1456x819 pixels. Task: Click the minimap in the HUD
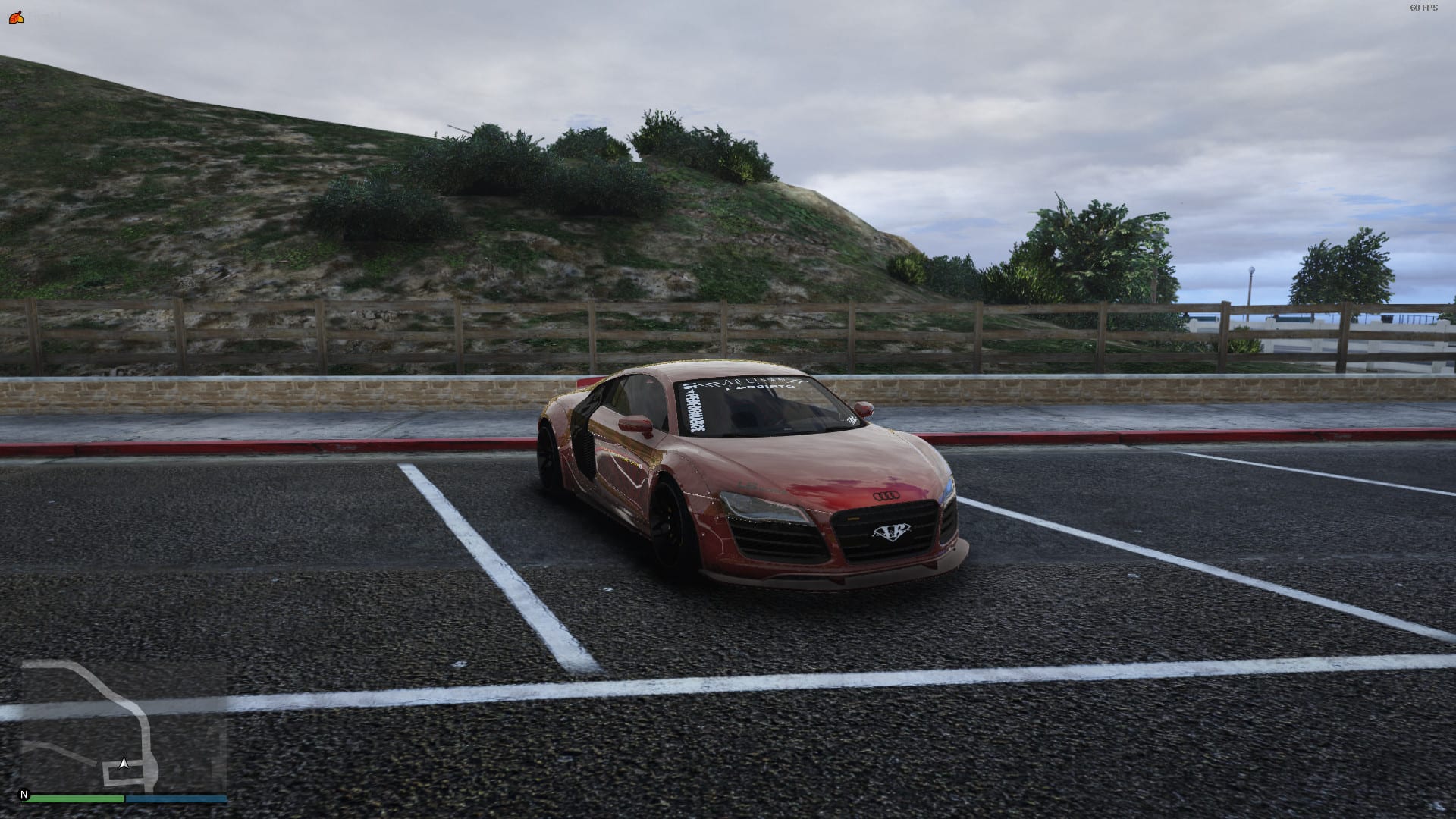pyautogui.click(x=124, y=726)
